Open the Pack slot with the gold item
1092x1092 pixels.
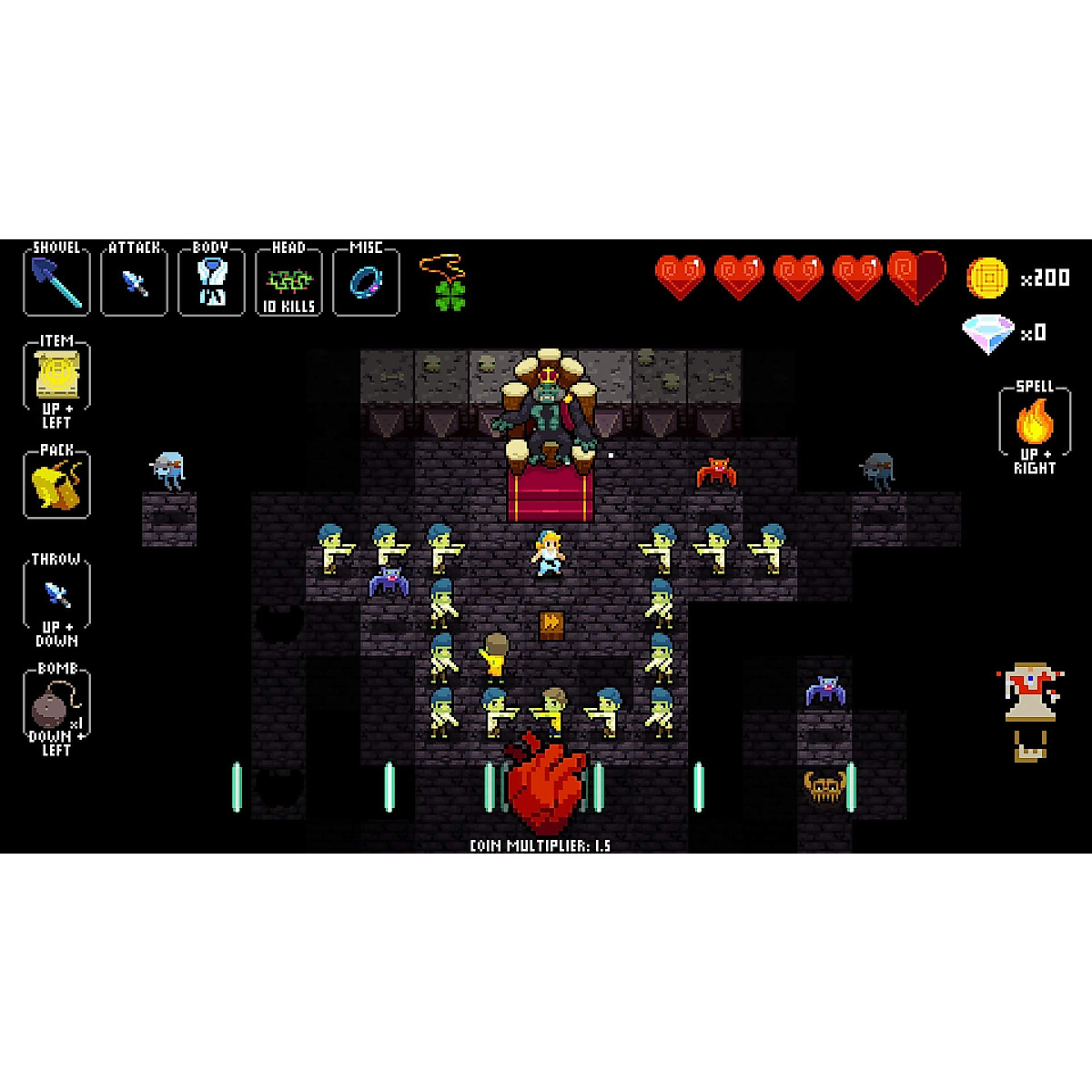click(56, 486)
